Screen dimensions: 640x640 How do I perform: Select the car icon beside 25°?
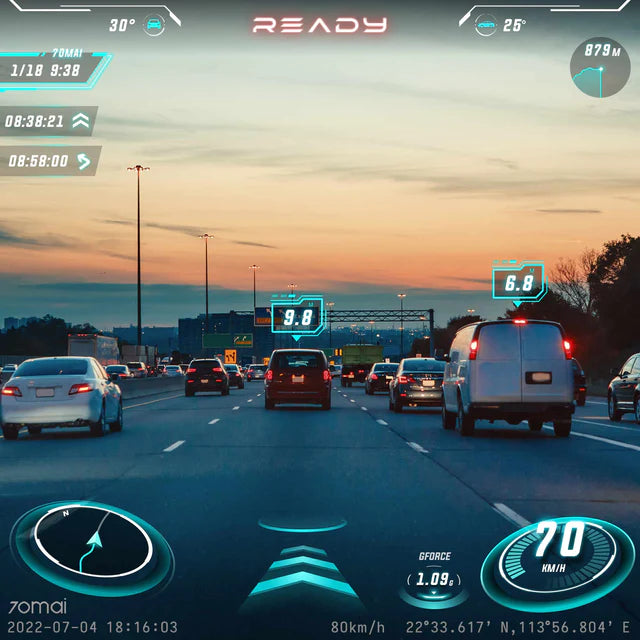(486, 25)
